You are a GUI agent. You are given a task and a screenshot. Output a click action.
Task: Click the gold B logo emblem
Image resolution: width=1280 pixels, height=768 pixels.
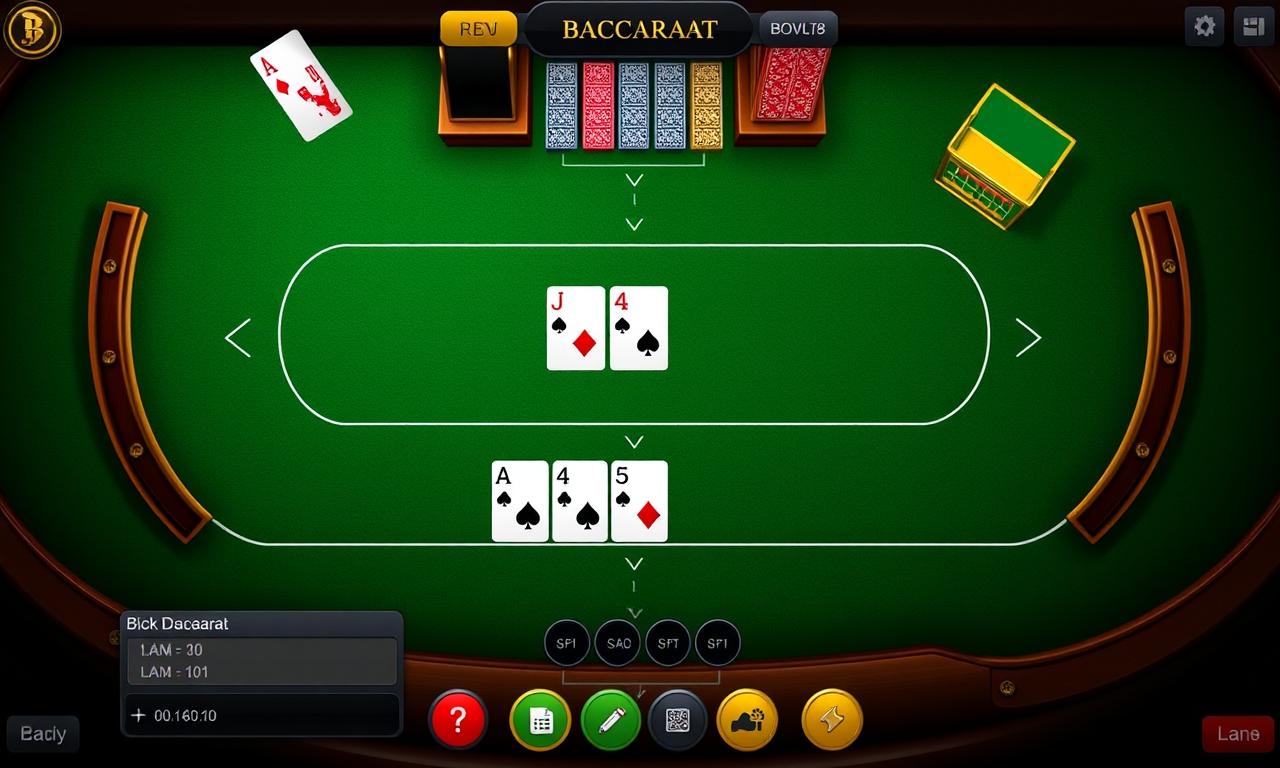[x=33, y=29]
